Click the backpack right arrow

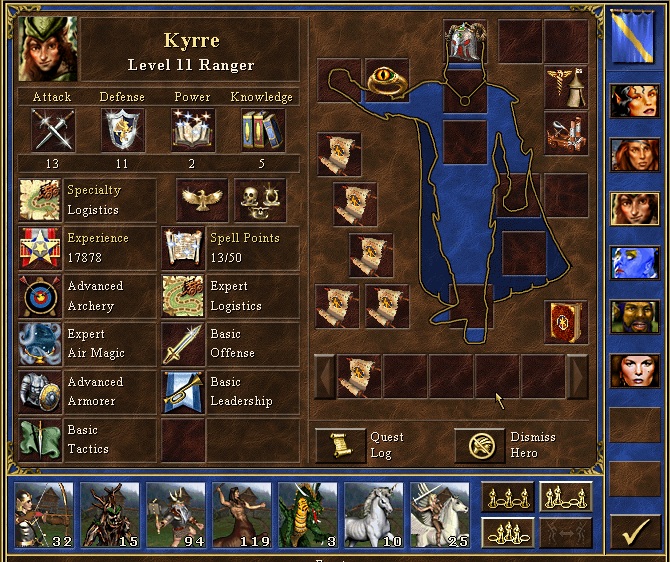[x=578, y=377]
